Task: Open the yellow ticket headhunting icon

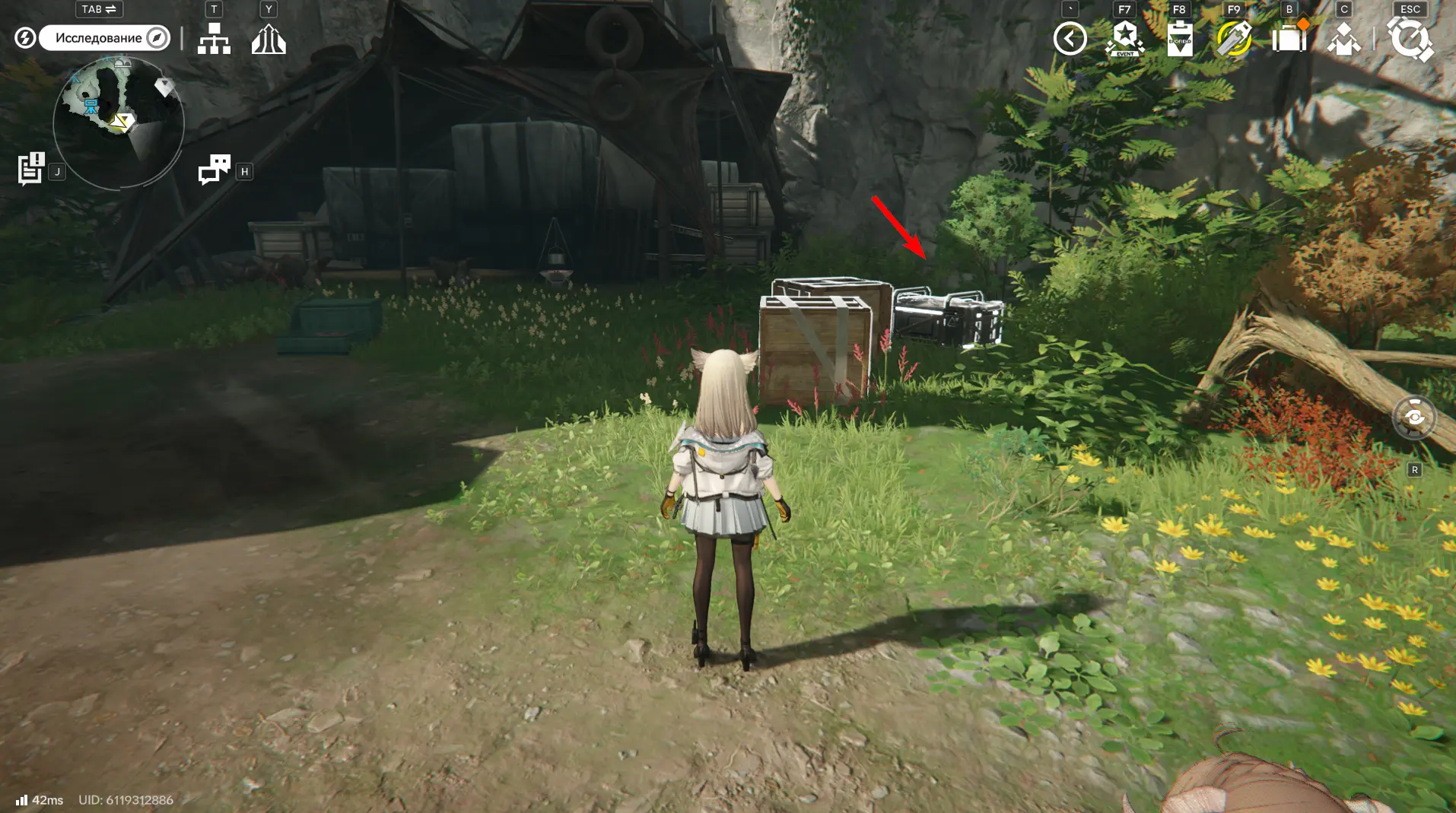Action: 1234,39
